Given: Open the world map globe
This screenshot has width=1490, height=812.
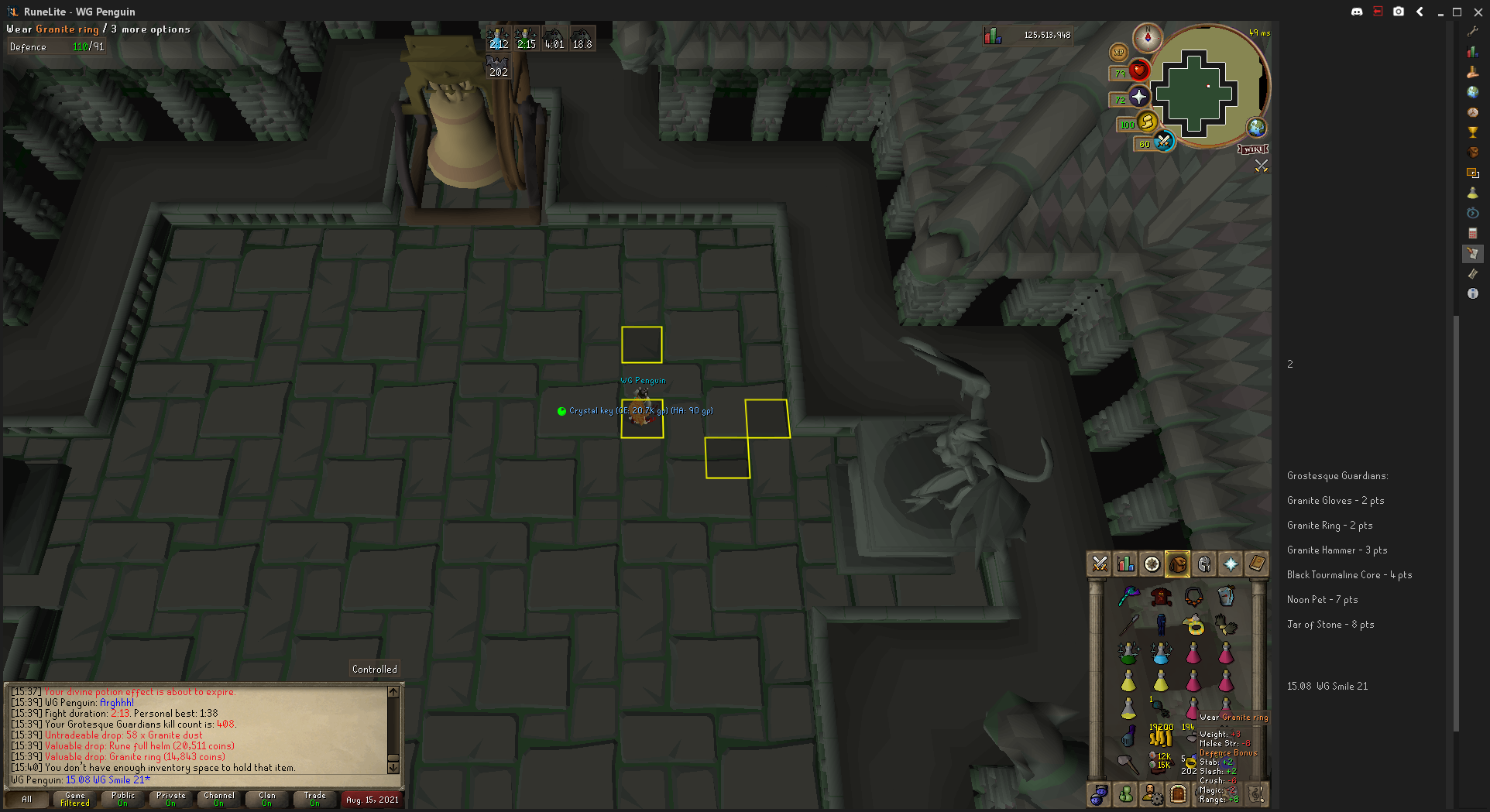Looking at the screenshot, I should click(1256, 127).
